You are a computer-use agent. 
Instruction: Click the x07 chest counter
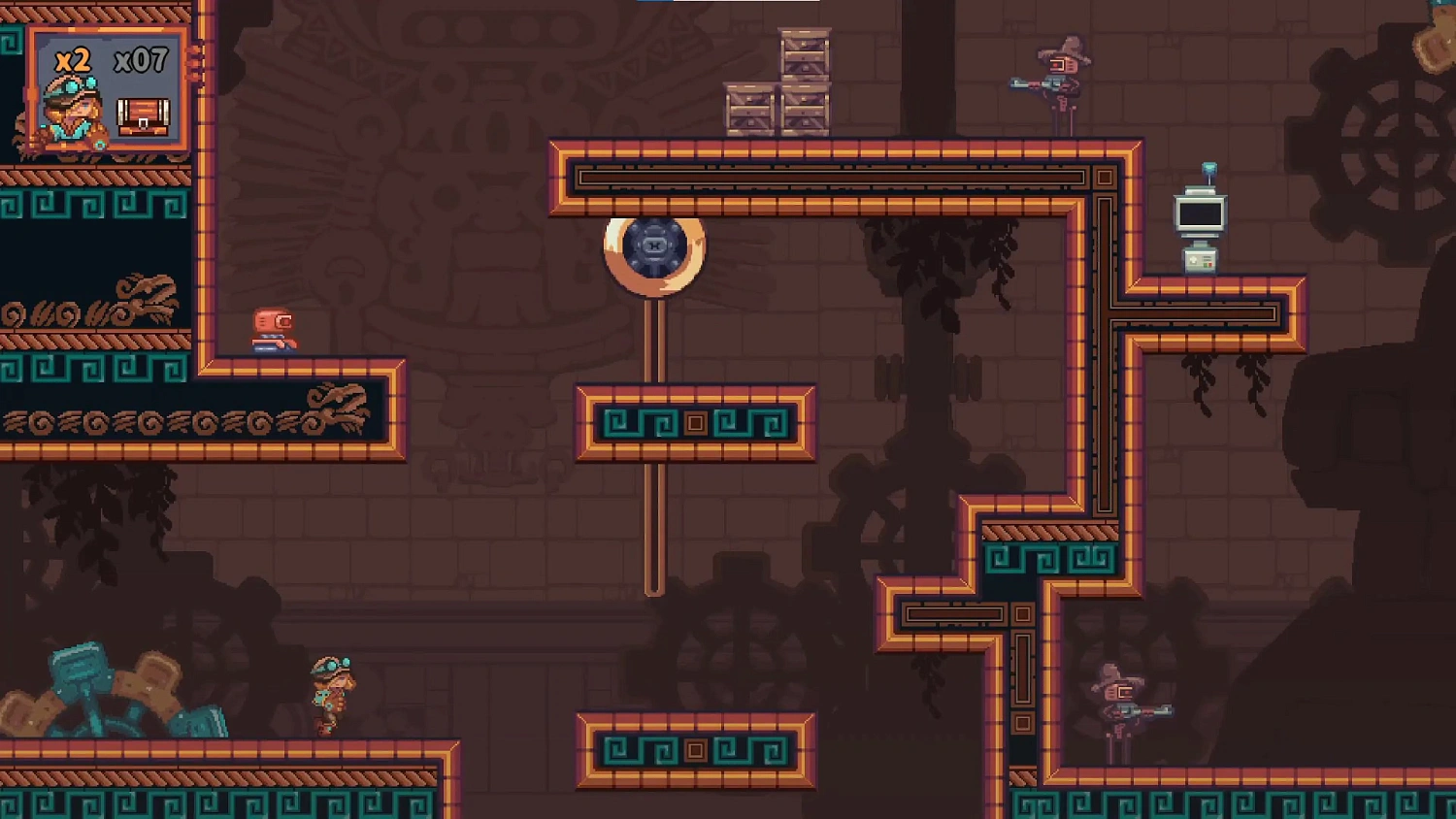point(143,60)
